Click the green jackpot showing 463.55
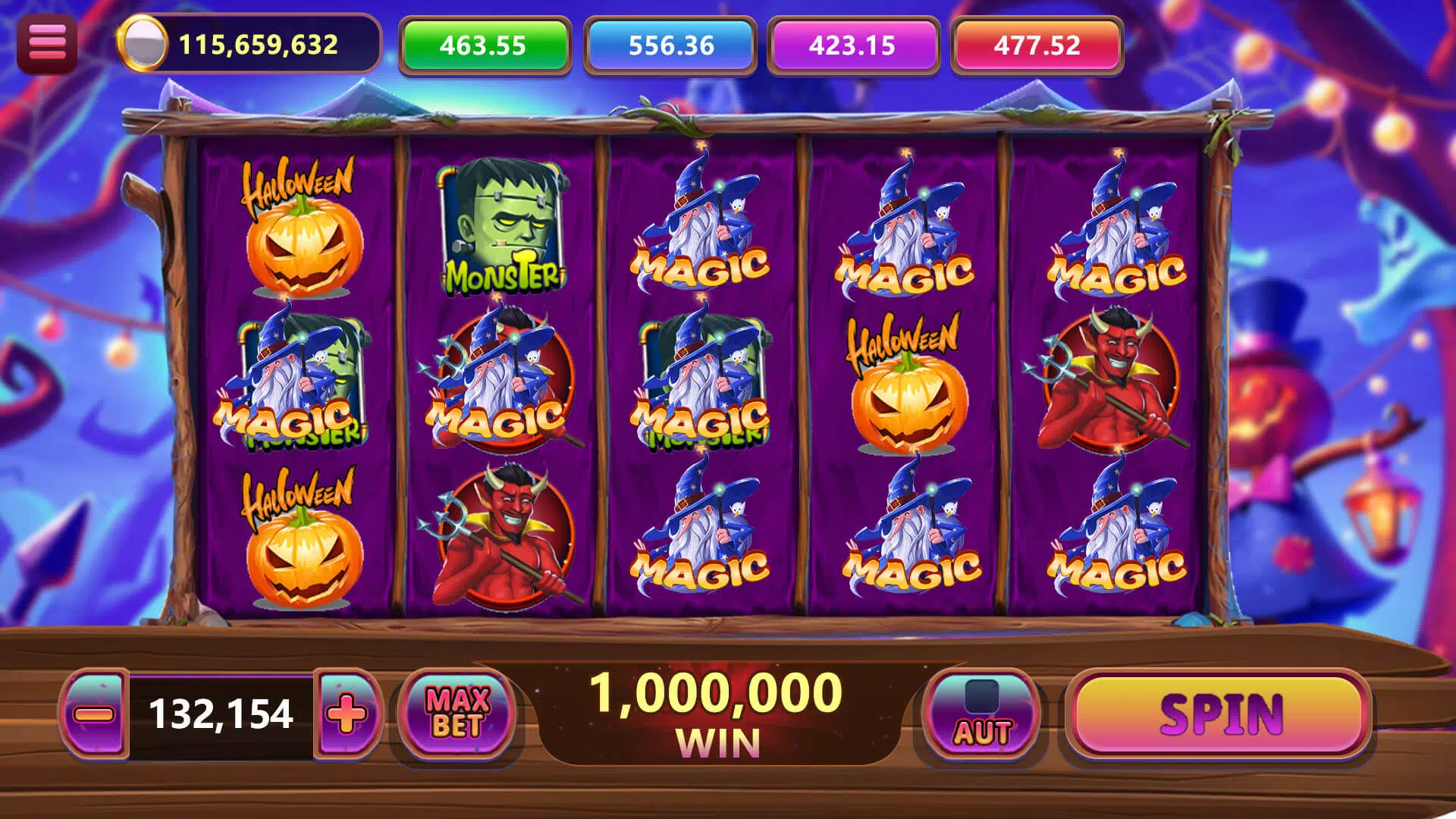This screenshot has height=819, width=1456. point(482,45)
